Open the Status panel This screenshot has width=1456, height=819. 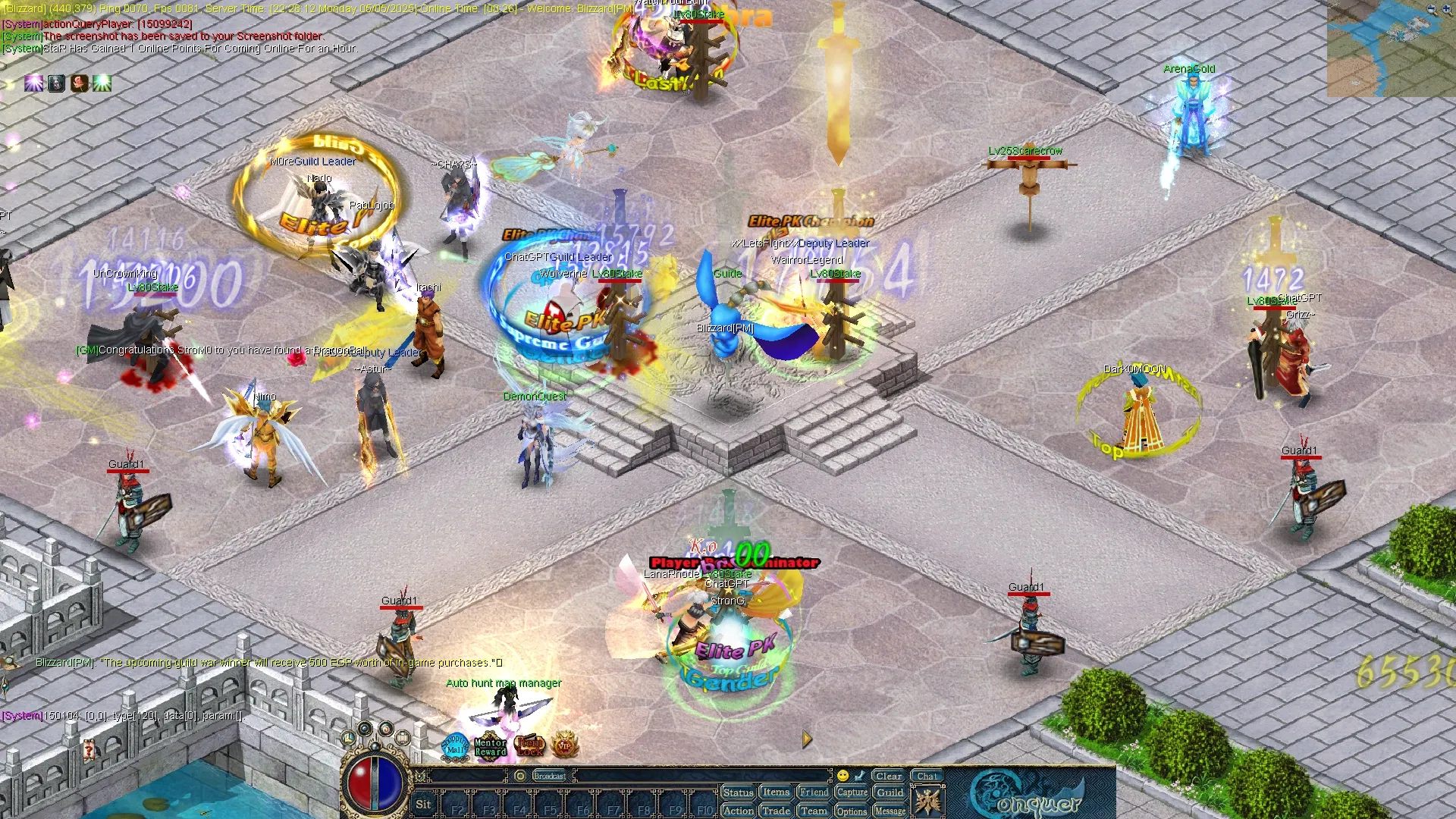click(737, 792)
